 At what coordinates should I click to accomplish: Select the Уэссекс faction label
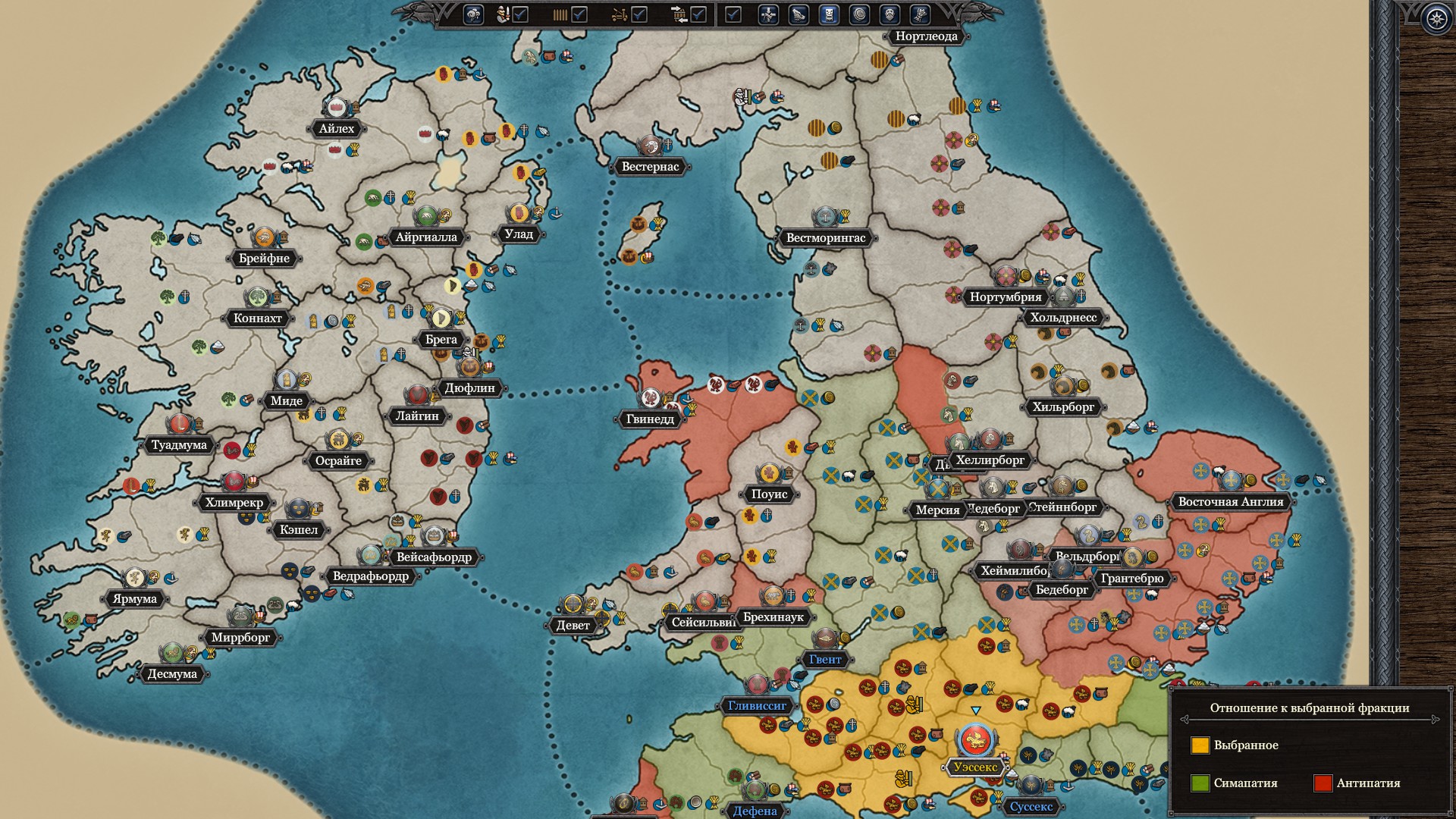975,767
